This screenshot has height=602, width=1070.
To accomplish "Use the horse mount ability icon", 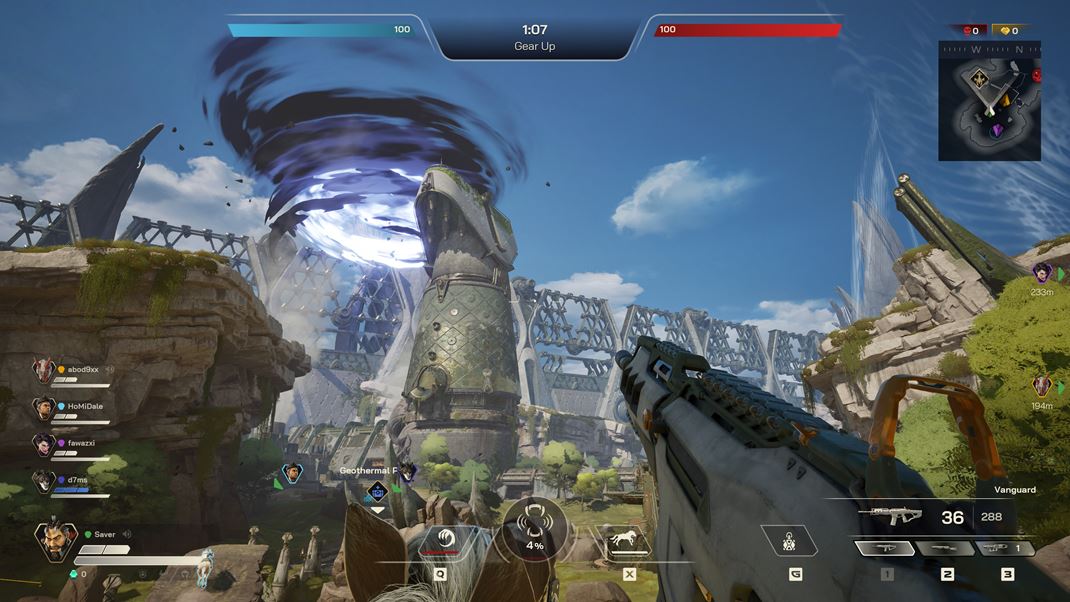I will 624,541.
